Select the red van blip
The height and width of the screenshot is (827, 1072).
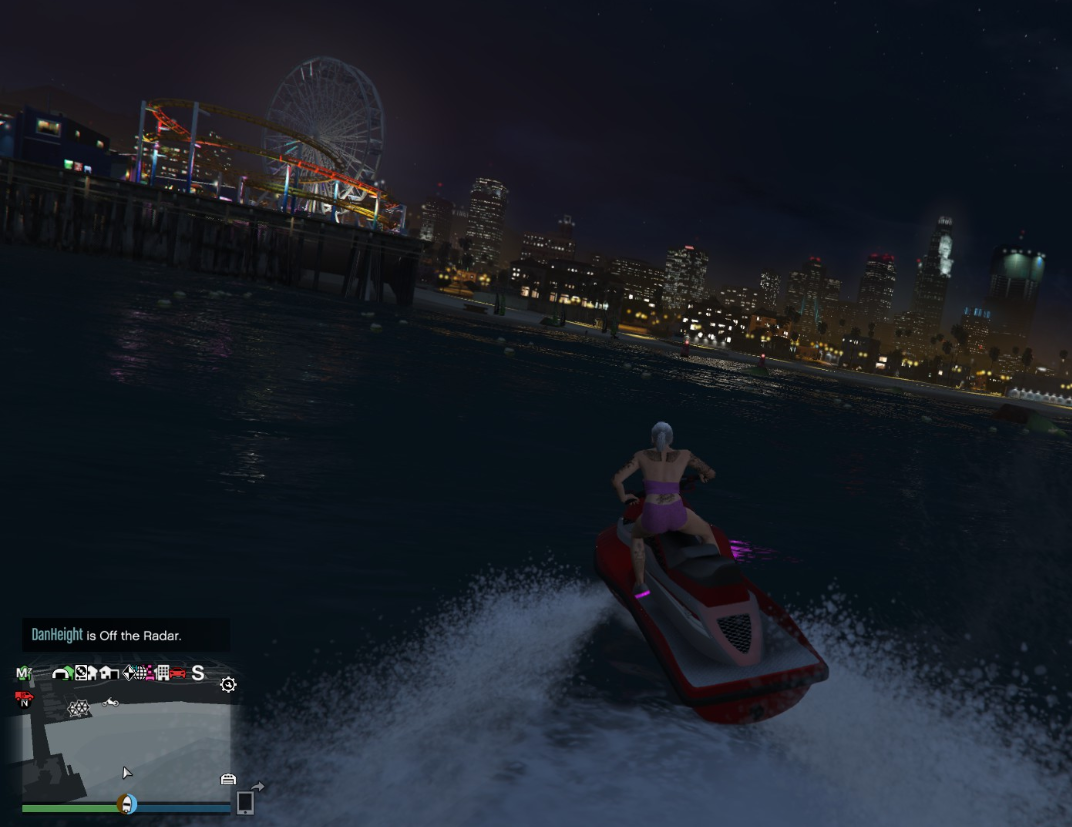point(24,696)
